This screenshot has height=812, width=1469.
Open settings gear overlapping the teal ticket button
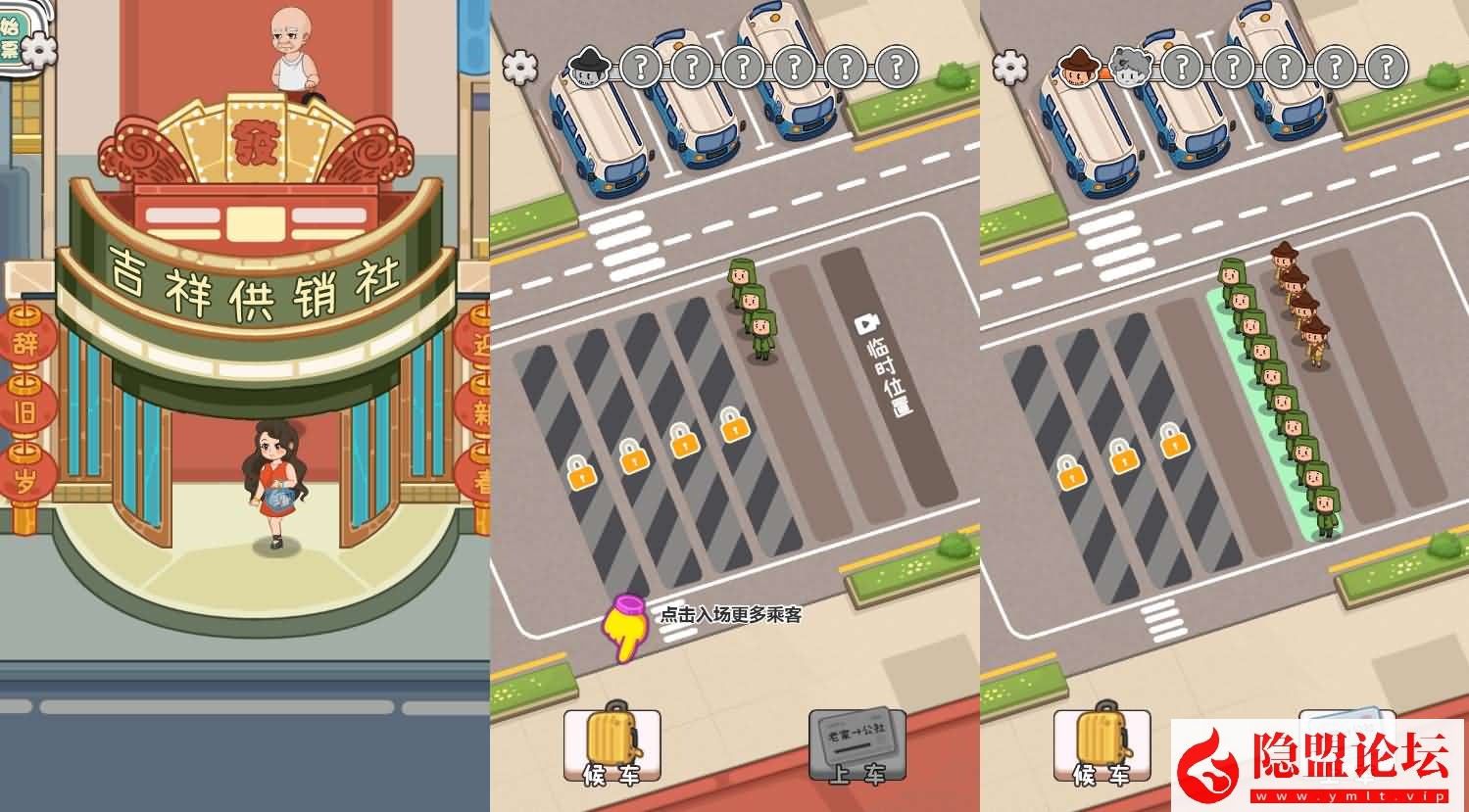coord(39,49)
